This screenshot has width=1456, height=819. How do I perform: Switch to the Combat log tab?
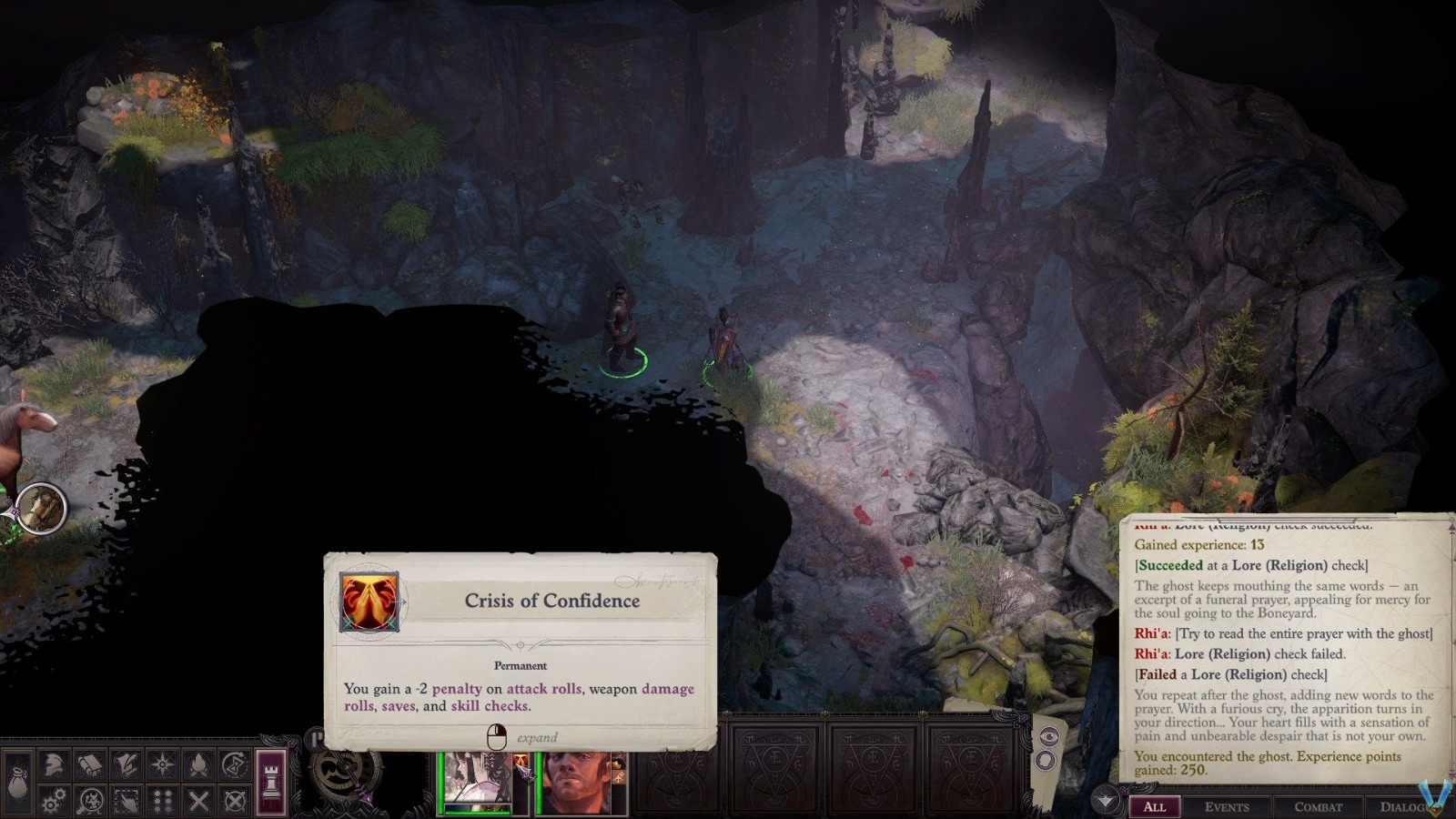point(1319,807)
